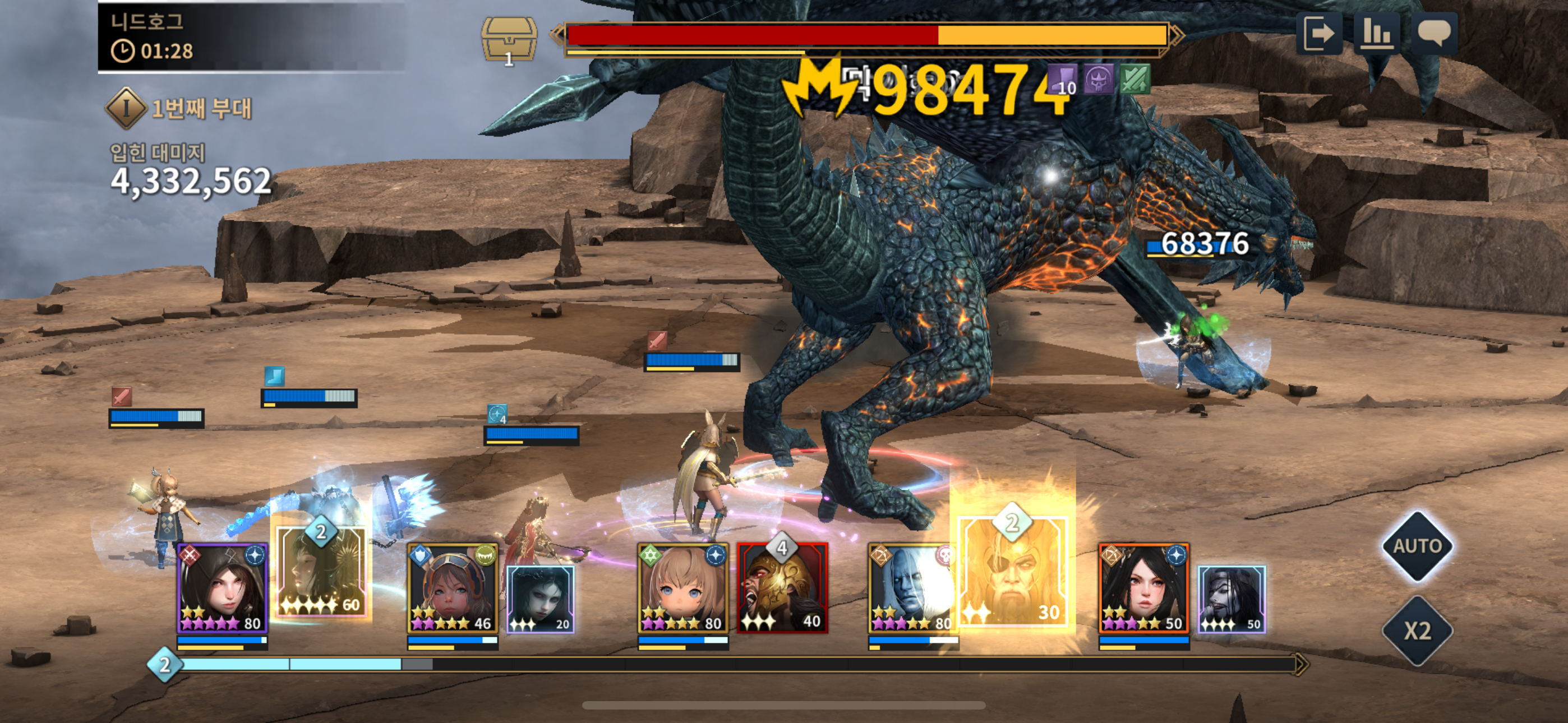Select the dark-hooded hero portrait level 80

222,588
